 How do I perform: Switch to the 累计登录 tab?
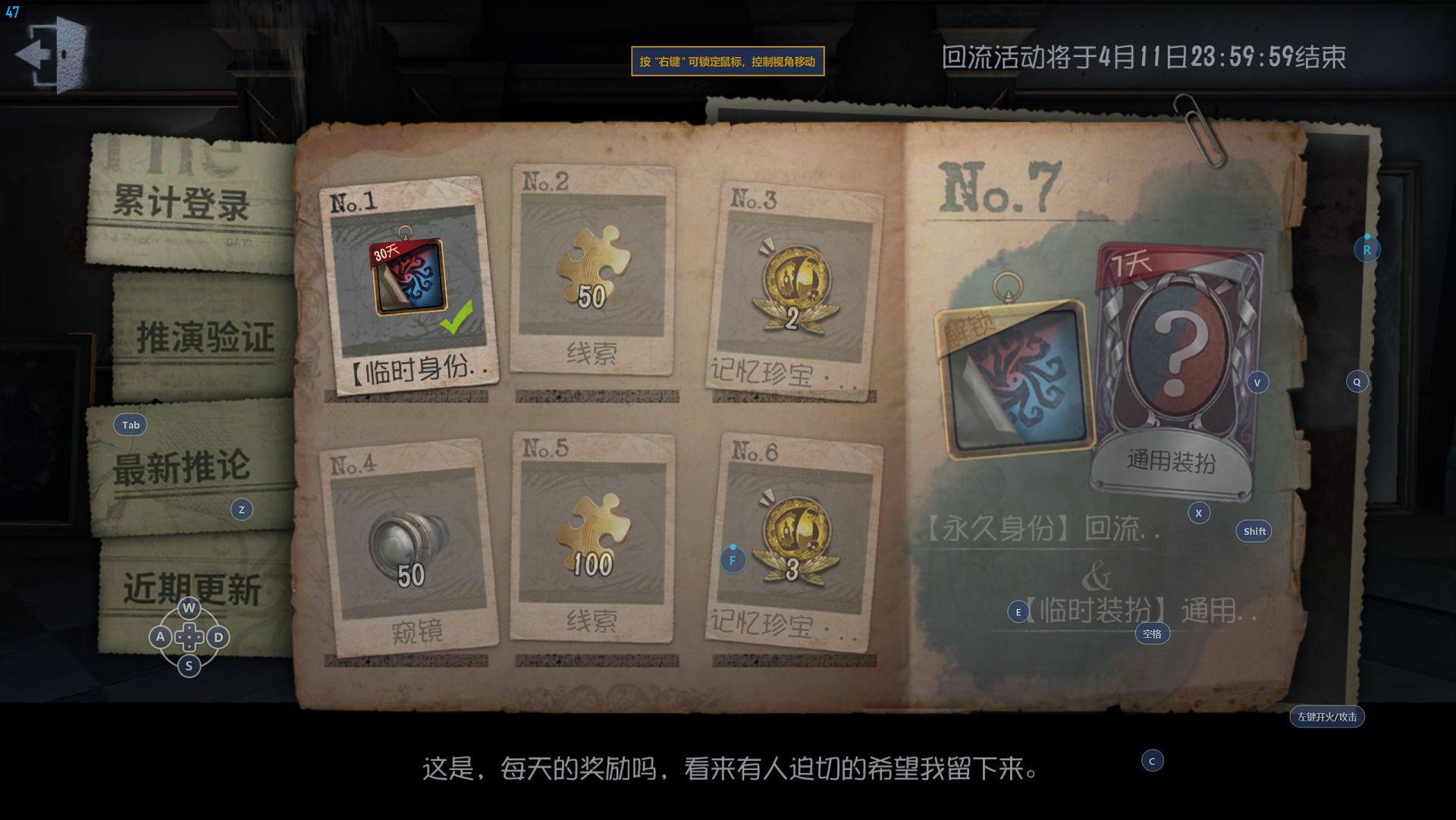pyautogui.click(x=182, y=203)
